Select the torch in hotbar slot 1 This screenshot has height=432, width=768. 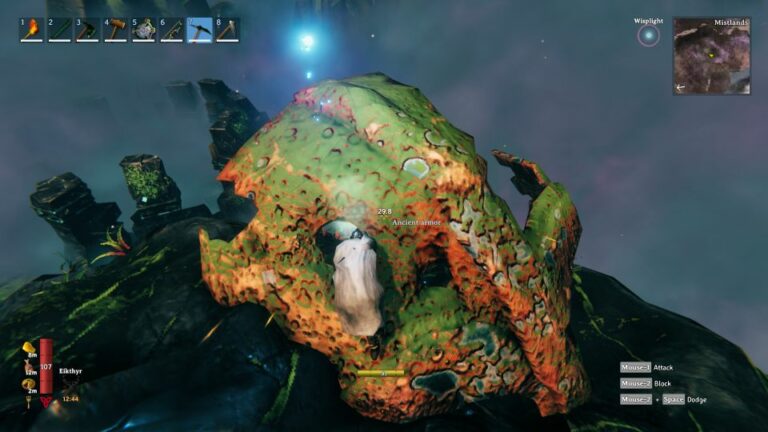coord(31,30)
